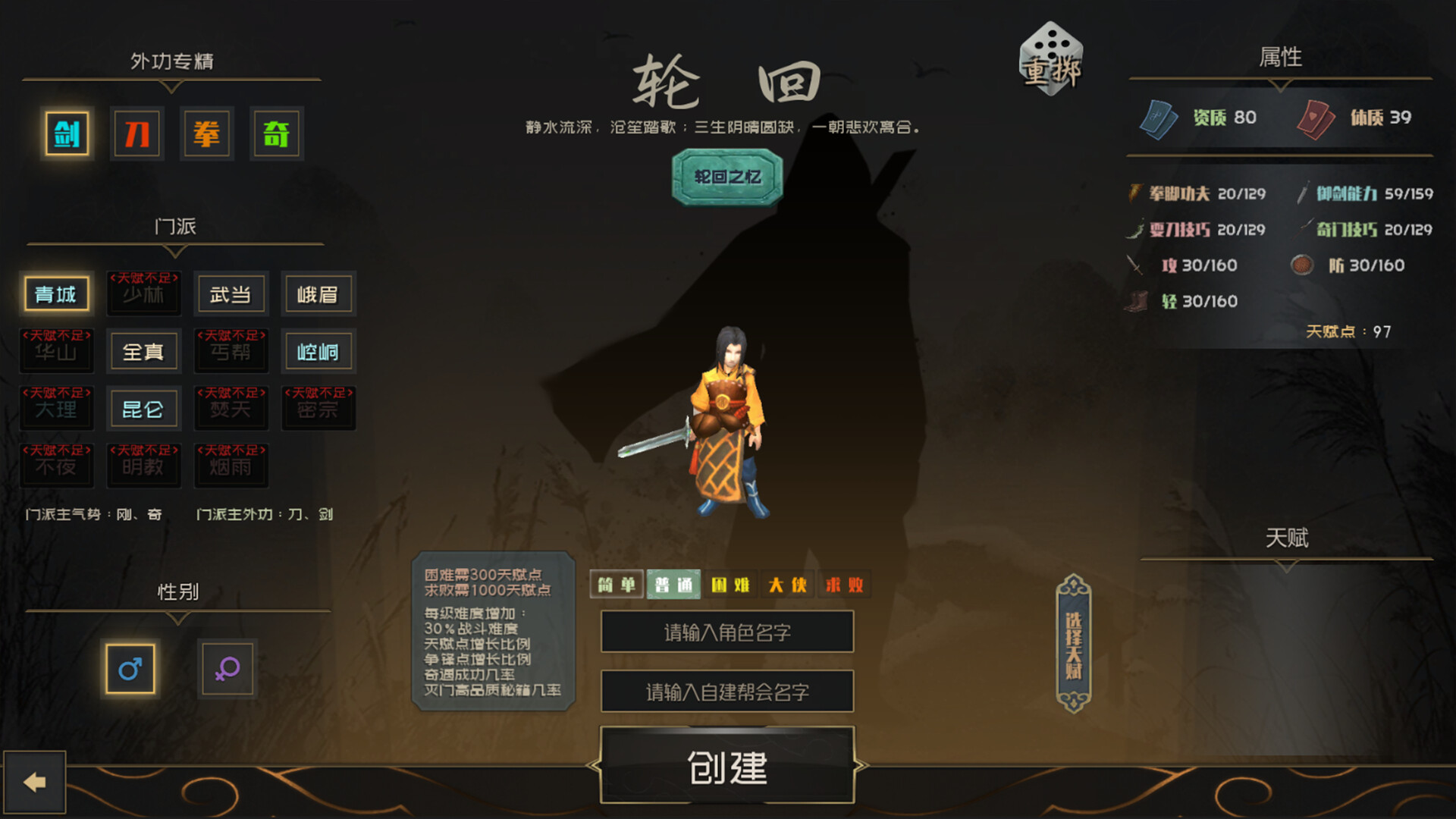Image resolution: width=1456 pixels, height=819 pixels.
Task: Select the 拳 (fist) specialization icon
Action: point(206,133)
